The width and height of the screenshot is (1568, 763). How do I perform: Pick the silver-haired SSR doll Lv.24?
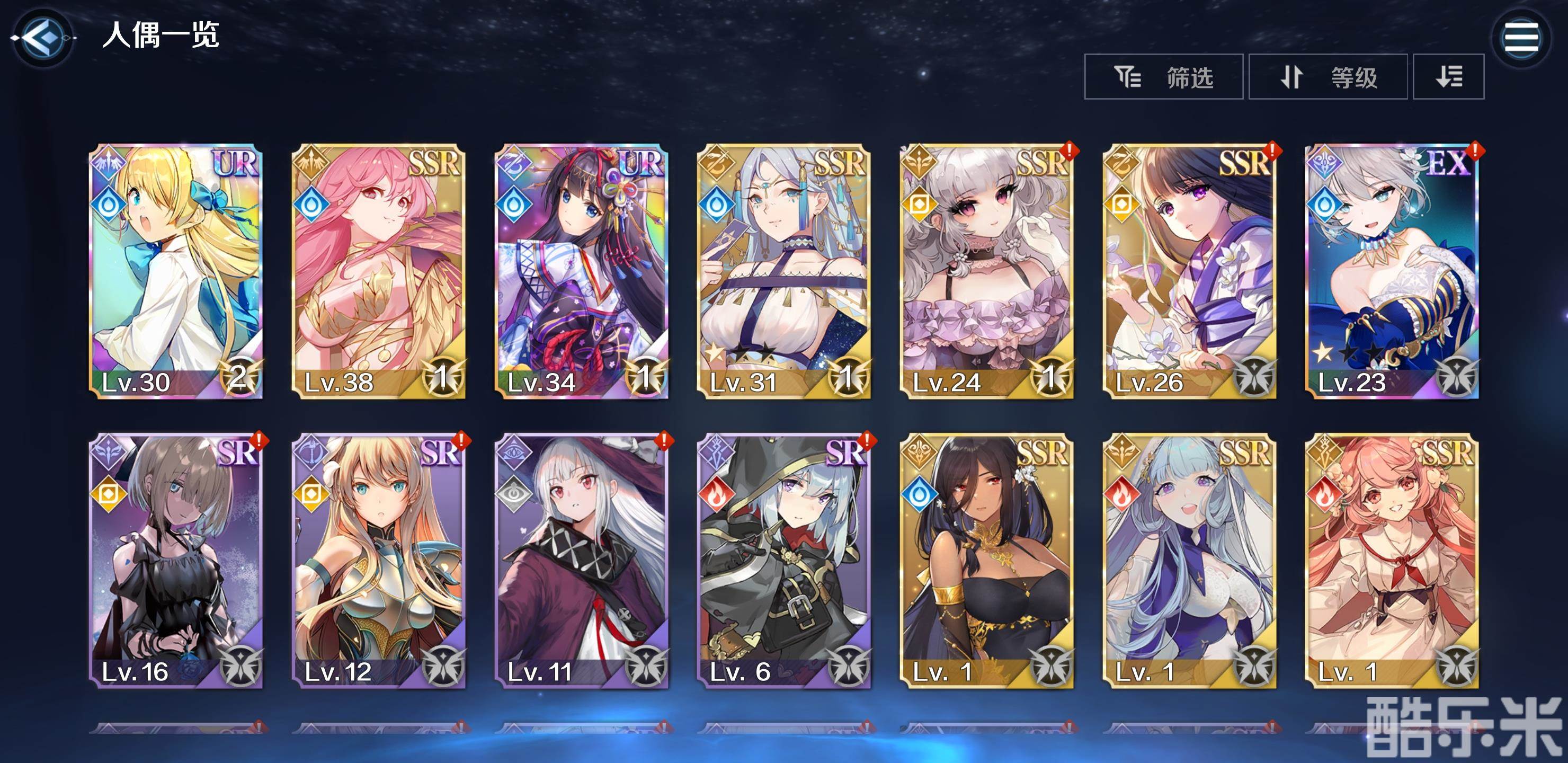(986, 271)
